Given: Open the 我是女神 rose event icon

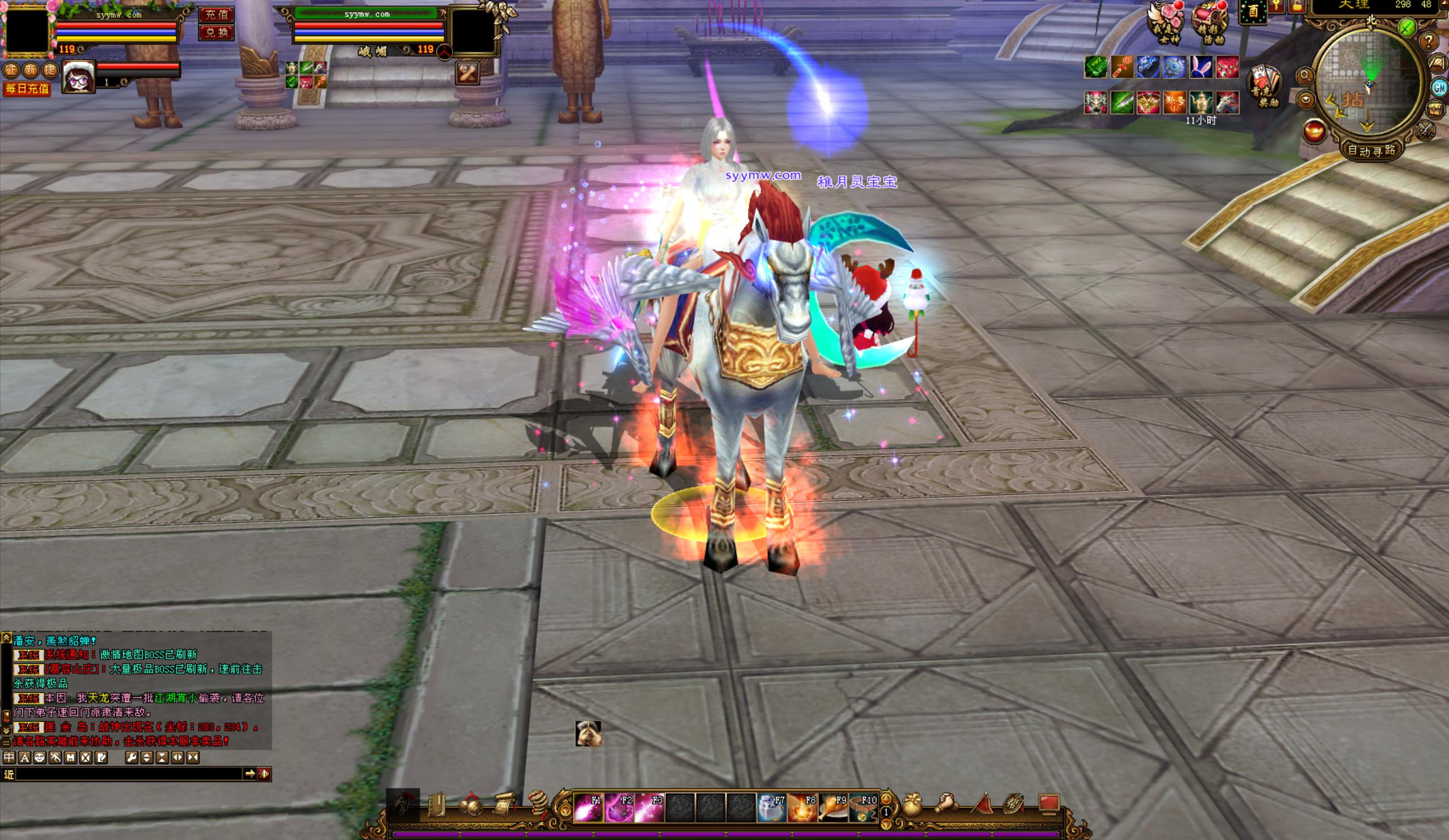Looking at the screenshot, I should tap(1165, 23).
